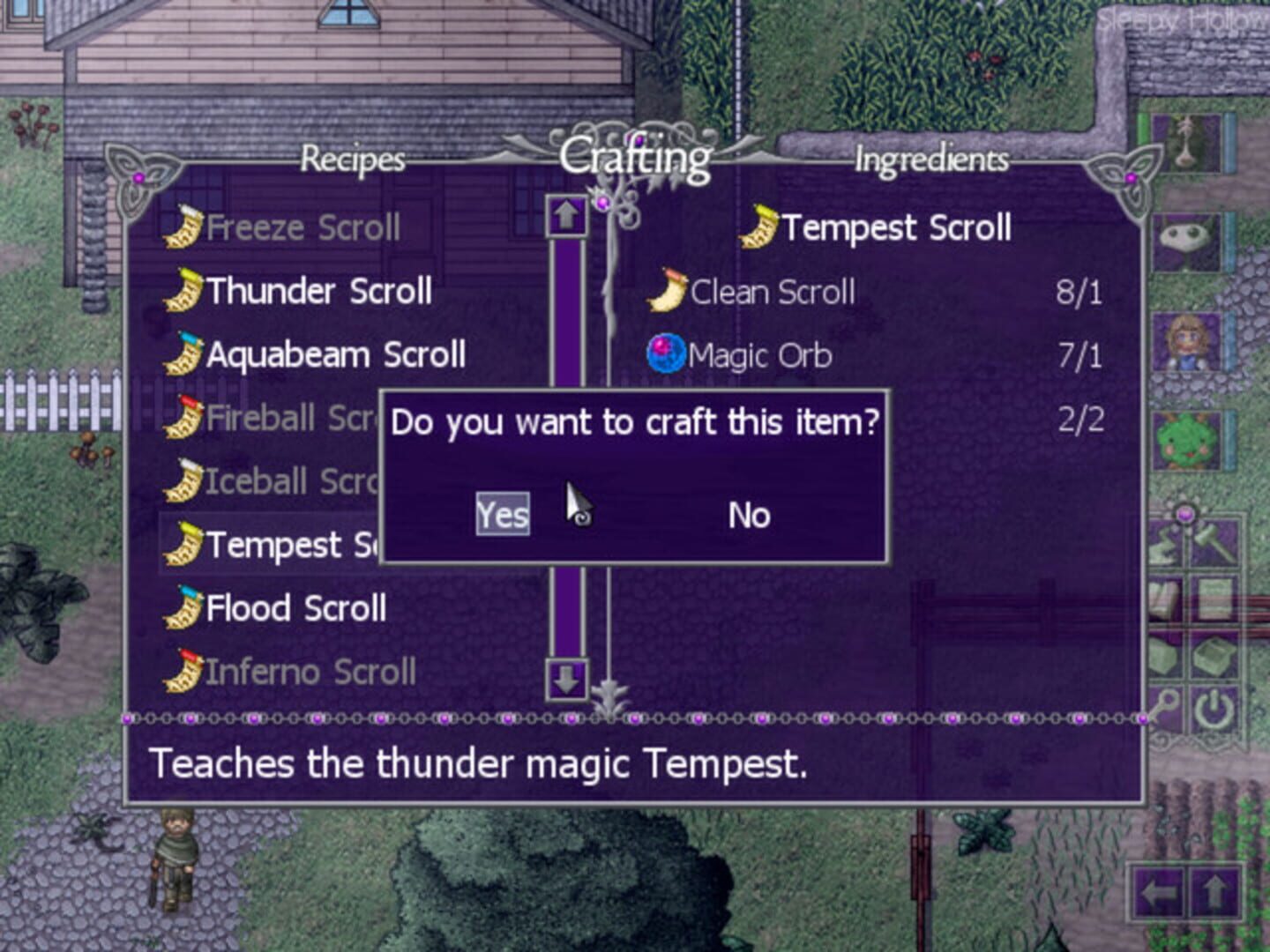Select the blonde girl party portrait

coord(1186,342)
